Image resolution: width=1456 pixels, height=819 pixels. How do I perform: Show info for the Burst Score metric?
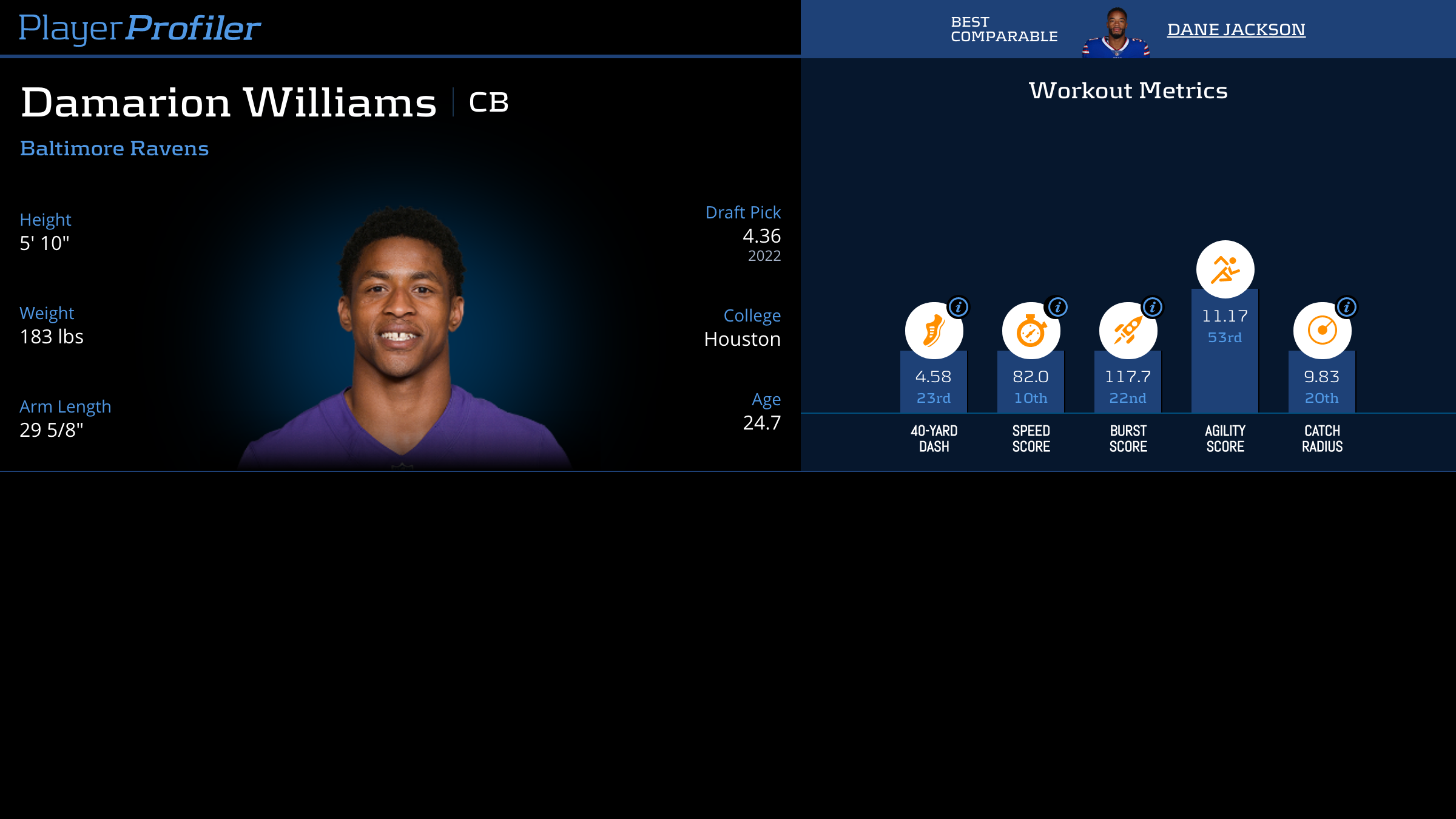click(1153, 307)
